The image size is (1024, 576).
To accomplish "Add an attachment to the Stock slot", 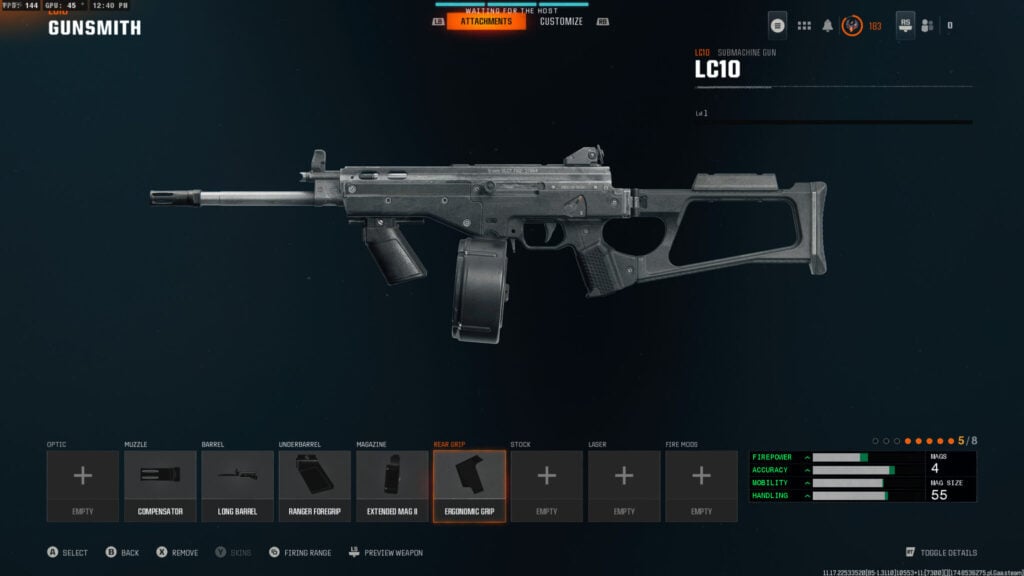I will [547, 485].
